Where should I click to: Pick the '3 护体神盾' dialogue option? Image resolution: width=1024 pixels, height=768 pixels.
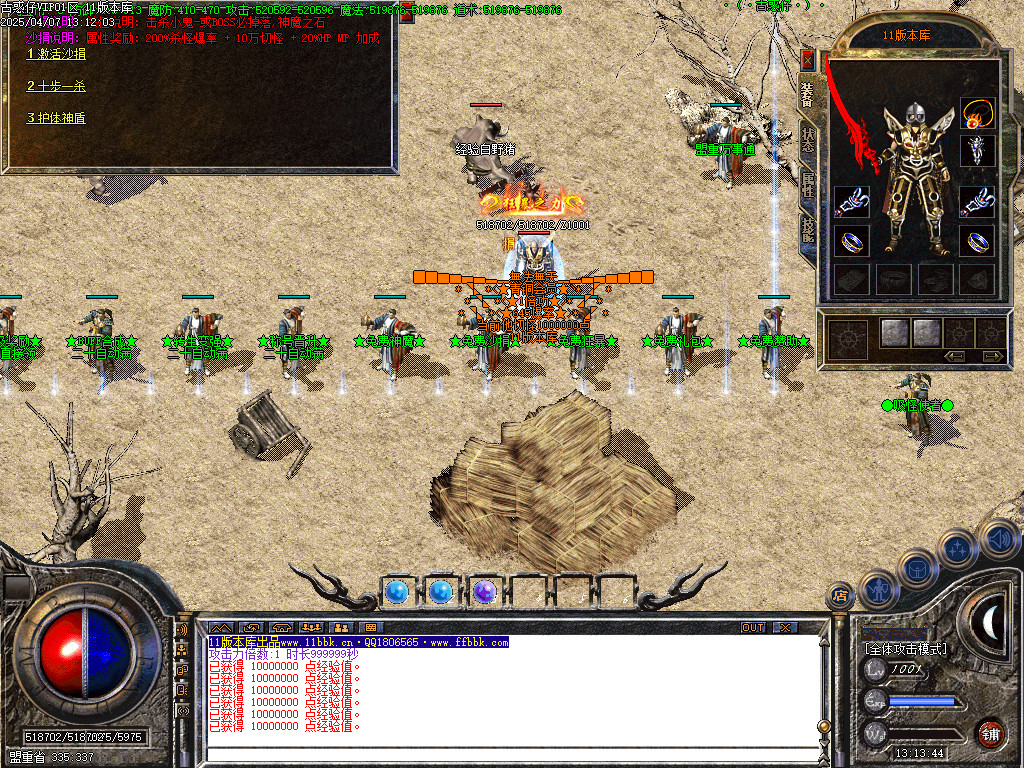[56, 118]
